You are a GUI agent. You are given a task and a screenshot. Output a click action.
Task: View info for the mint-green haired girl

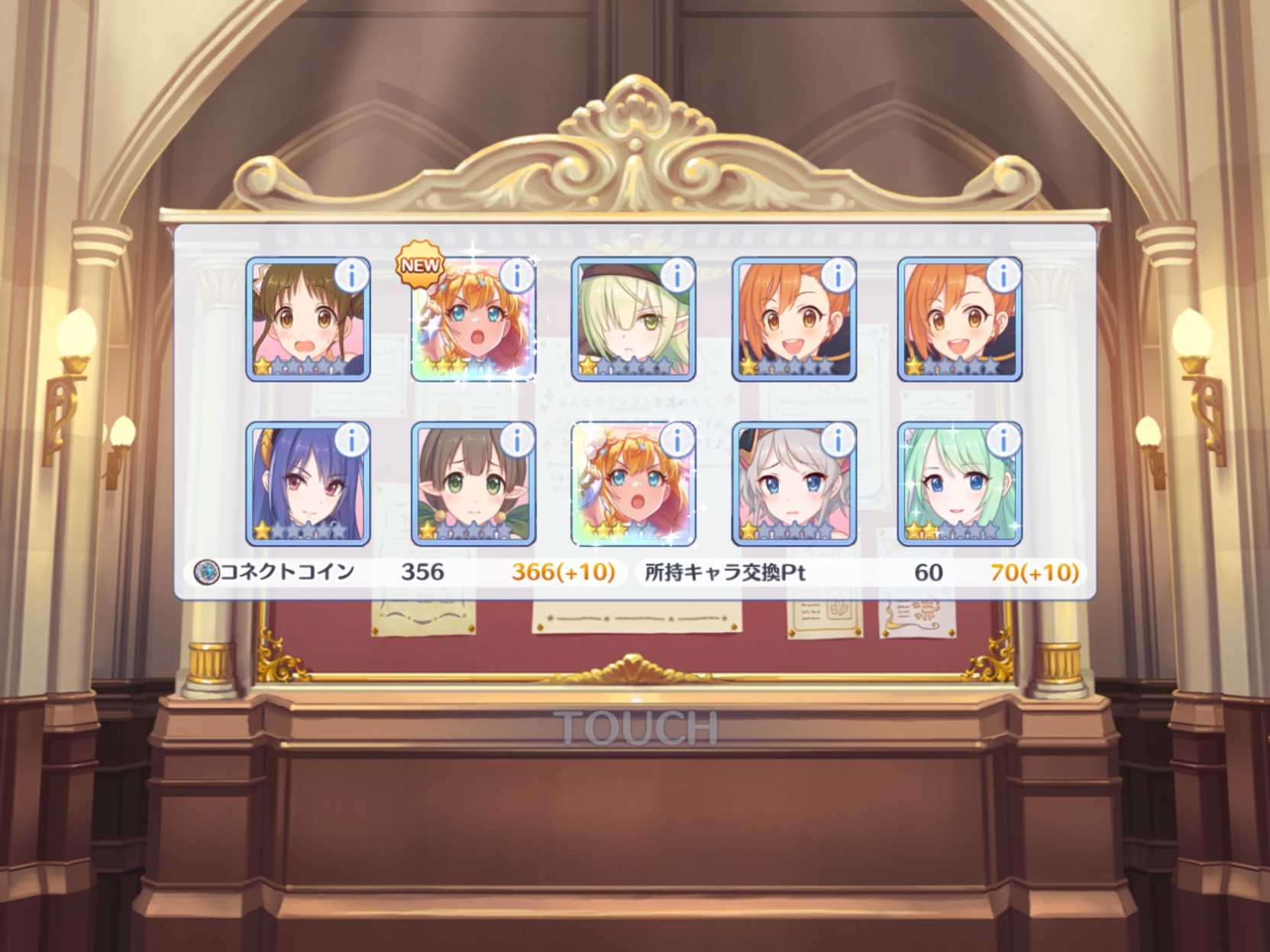pyautogui.click(x=1003, y=441)
